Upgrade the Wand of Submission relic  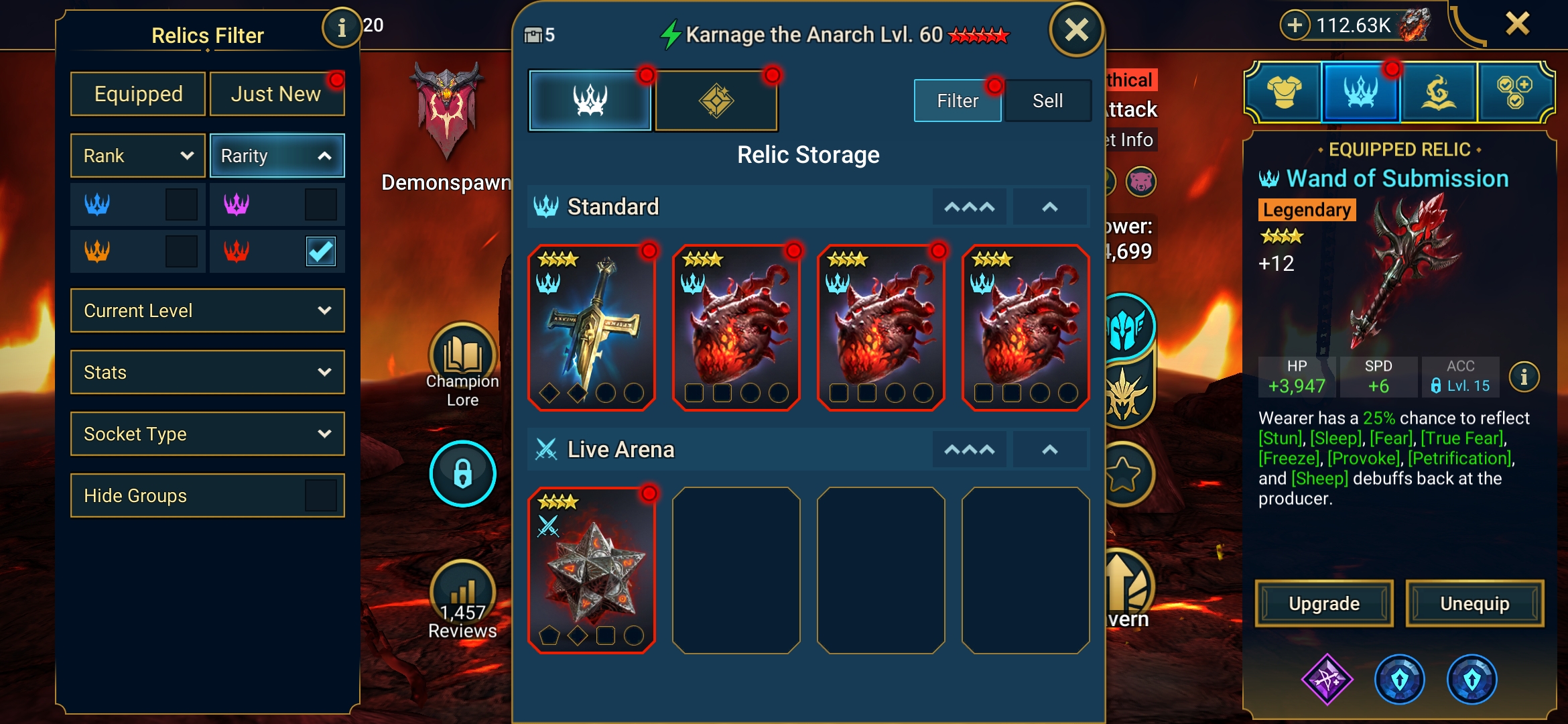pyautogui.click(x=1324, y=603)
